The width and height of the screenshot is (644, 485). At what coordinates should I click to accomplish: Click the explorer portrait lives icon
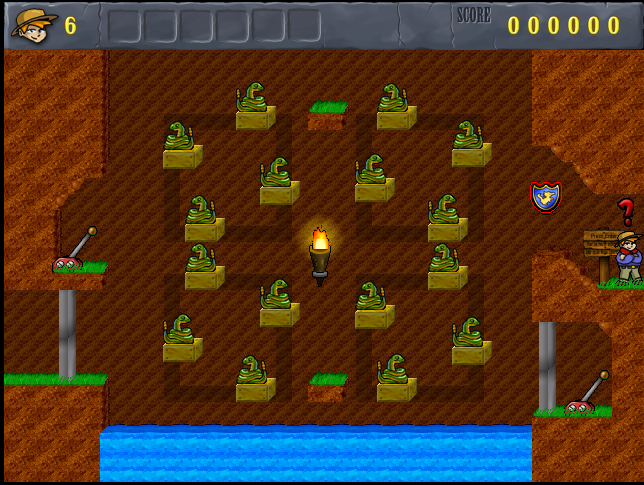34,24
